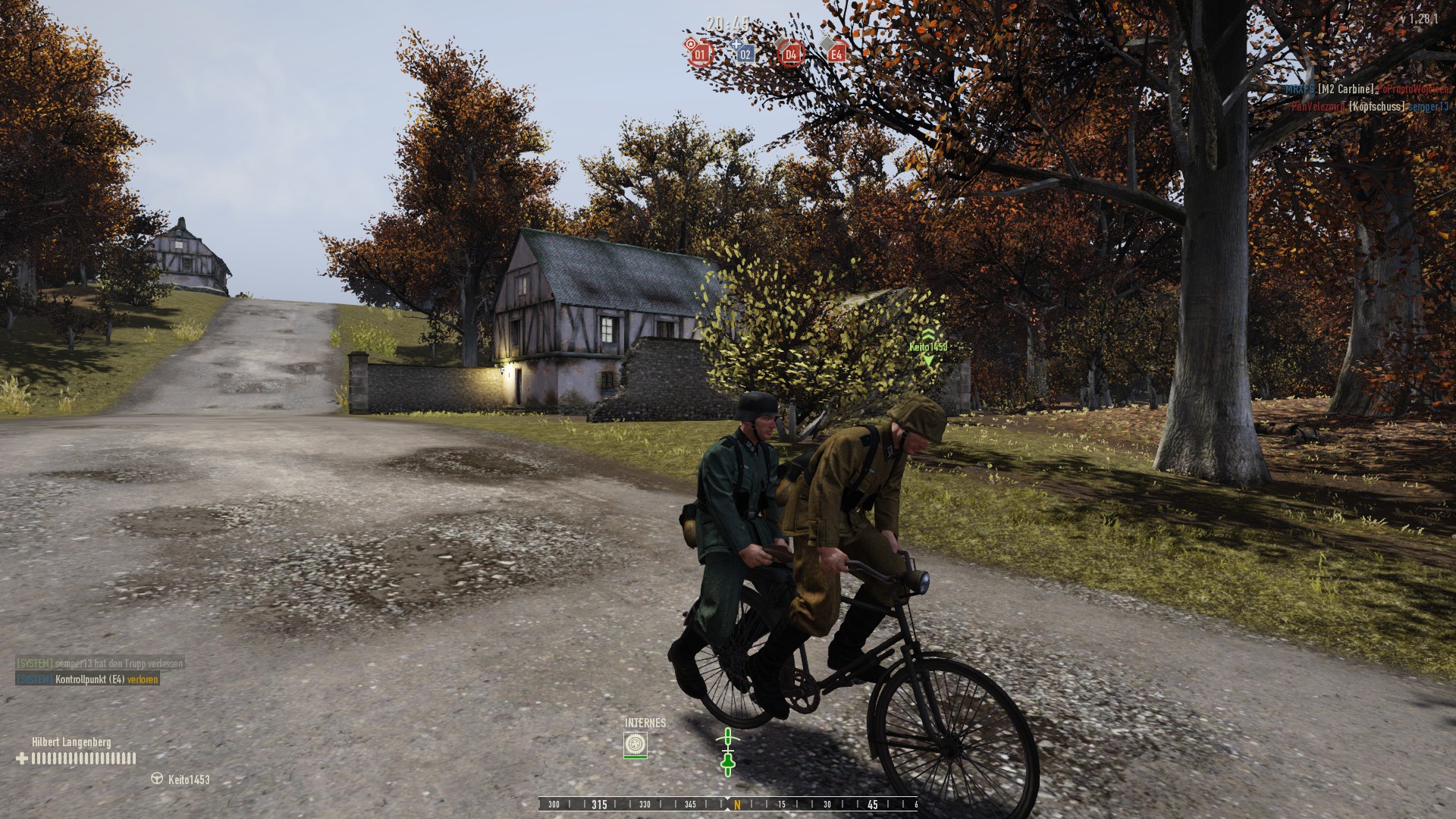Image resolution: width=1456 pixels, height=819 pixels.
Task: Click the Kopfschuss kill feed entry
Action: (1370, 107)
